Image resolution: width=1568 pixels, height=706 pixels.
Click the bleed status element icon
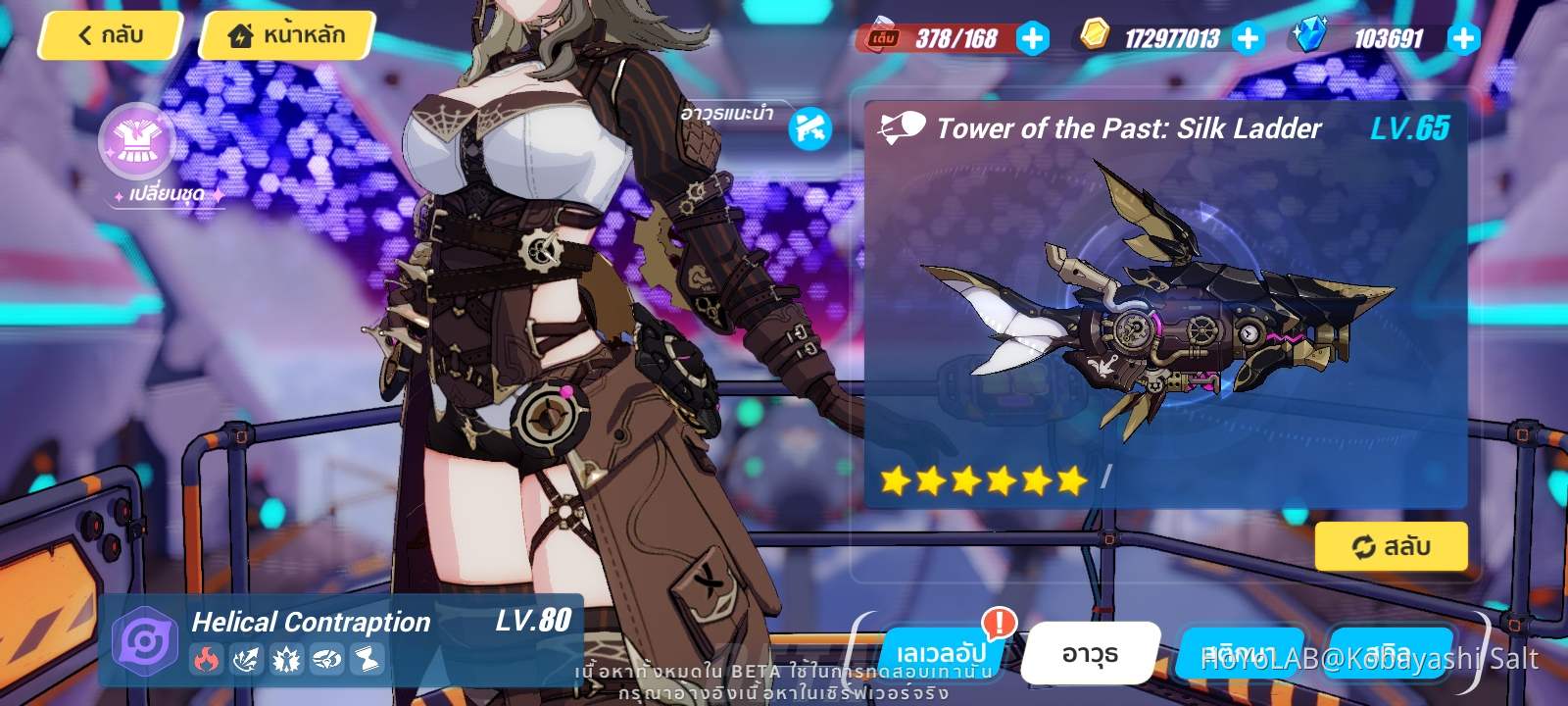[326, 659]
